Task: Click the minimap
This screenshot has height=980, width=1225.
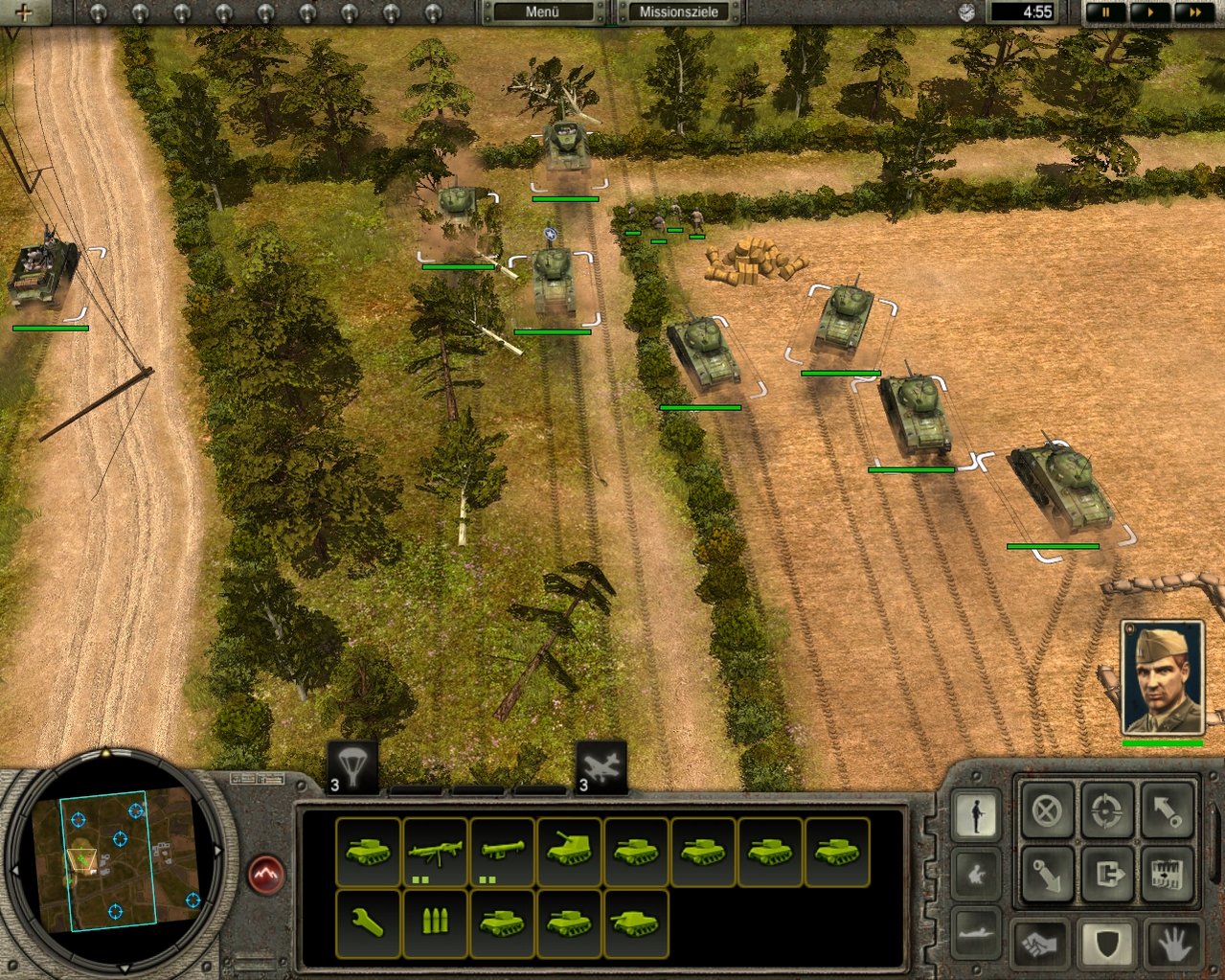Action: click(x=113, y=859)
